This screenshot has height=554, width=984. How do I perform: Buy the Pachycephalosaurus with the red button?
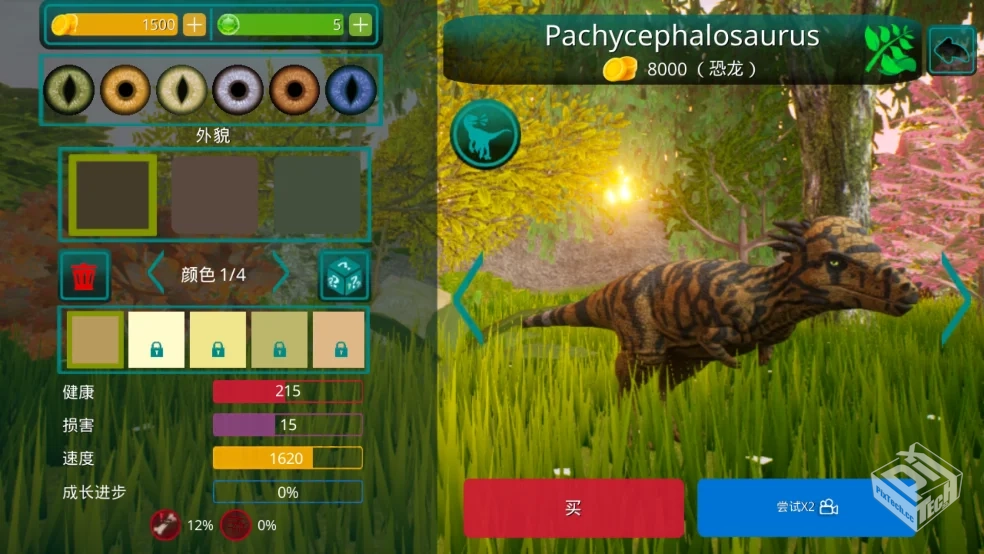coord(573,508)
